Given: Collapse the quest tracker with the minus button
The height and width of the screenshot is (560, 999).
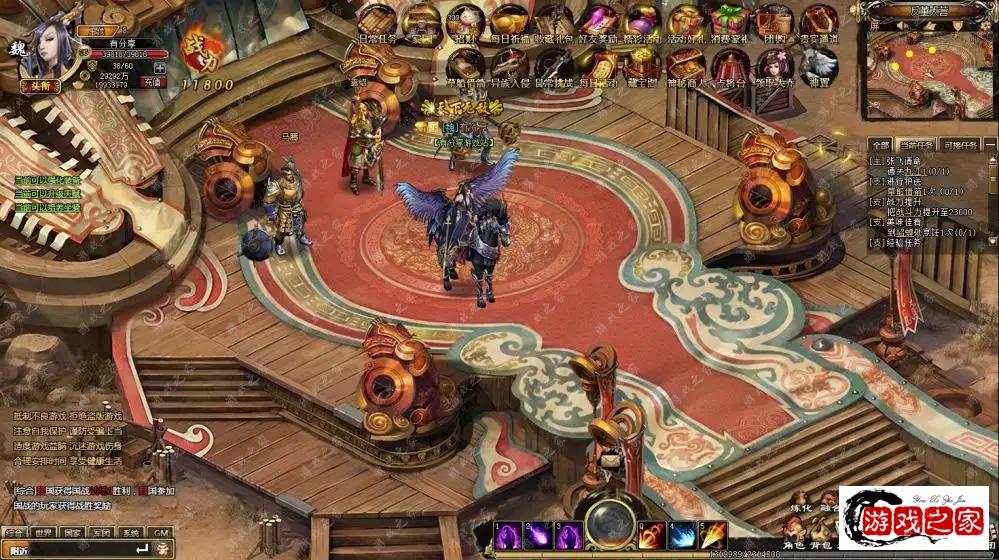Looking at the screenshot, I should (991, 145).
